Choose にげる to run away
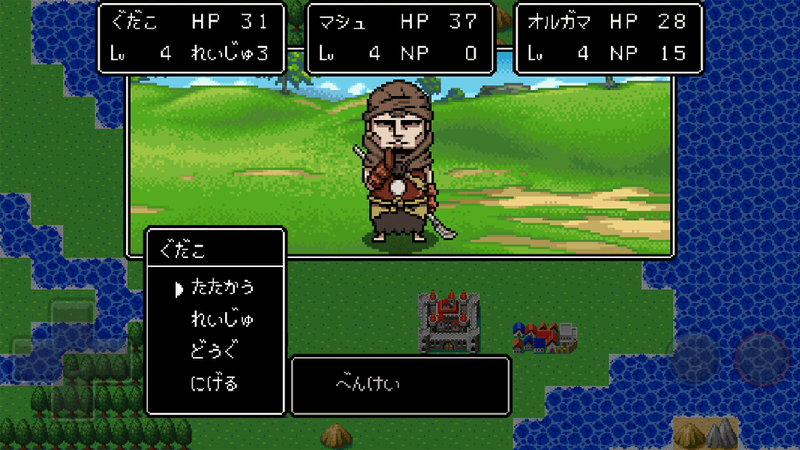The width and height of the screenshot is (800, 450). tap(214, 383)
